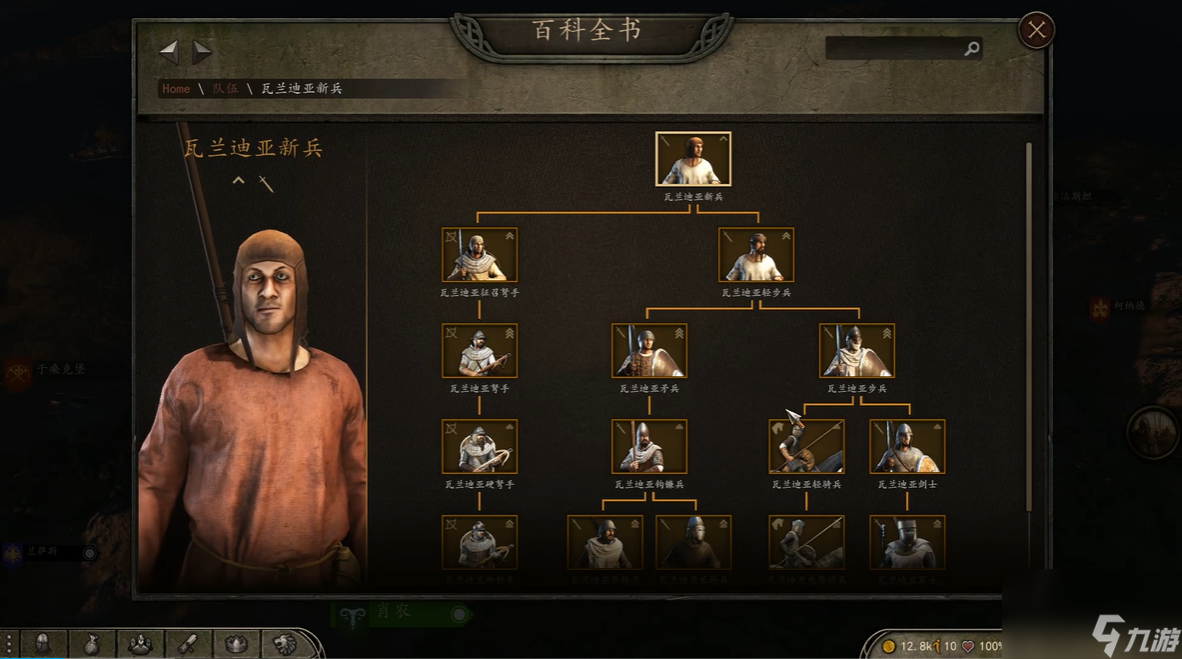Choose the 瓦兰迪亚硬弩手 troop portrait
Image resolution: width=1182 pixels, height=659 pixels.
(x=480, y=446)
